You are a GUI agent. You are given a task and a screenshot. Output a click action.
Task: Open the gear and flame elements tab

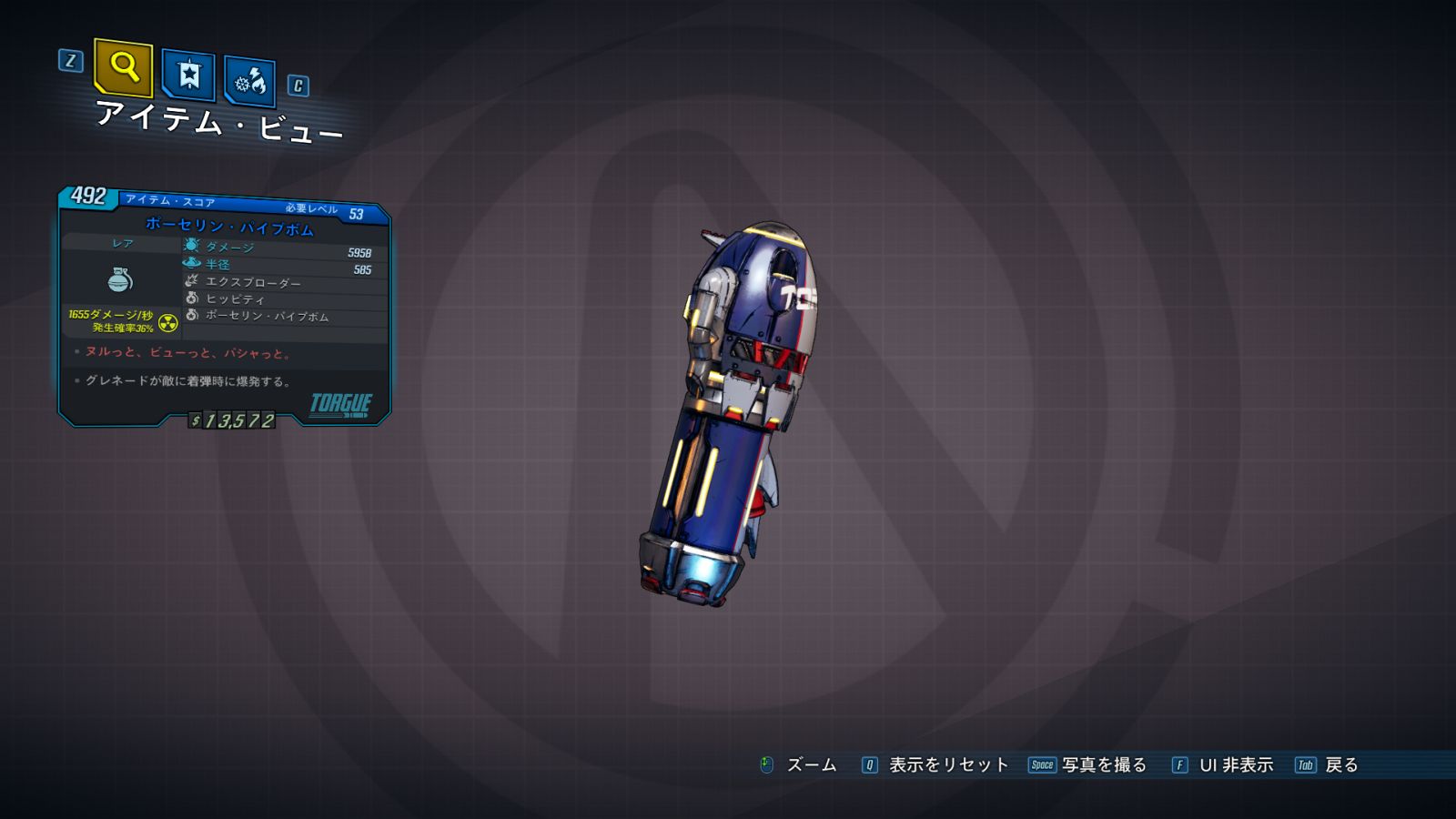tap(249, 83)
